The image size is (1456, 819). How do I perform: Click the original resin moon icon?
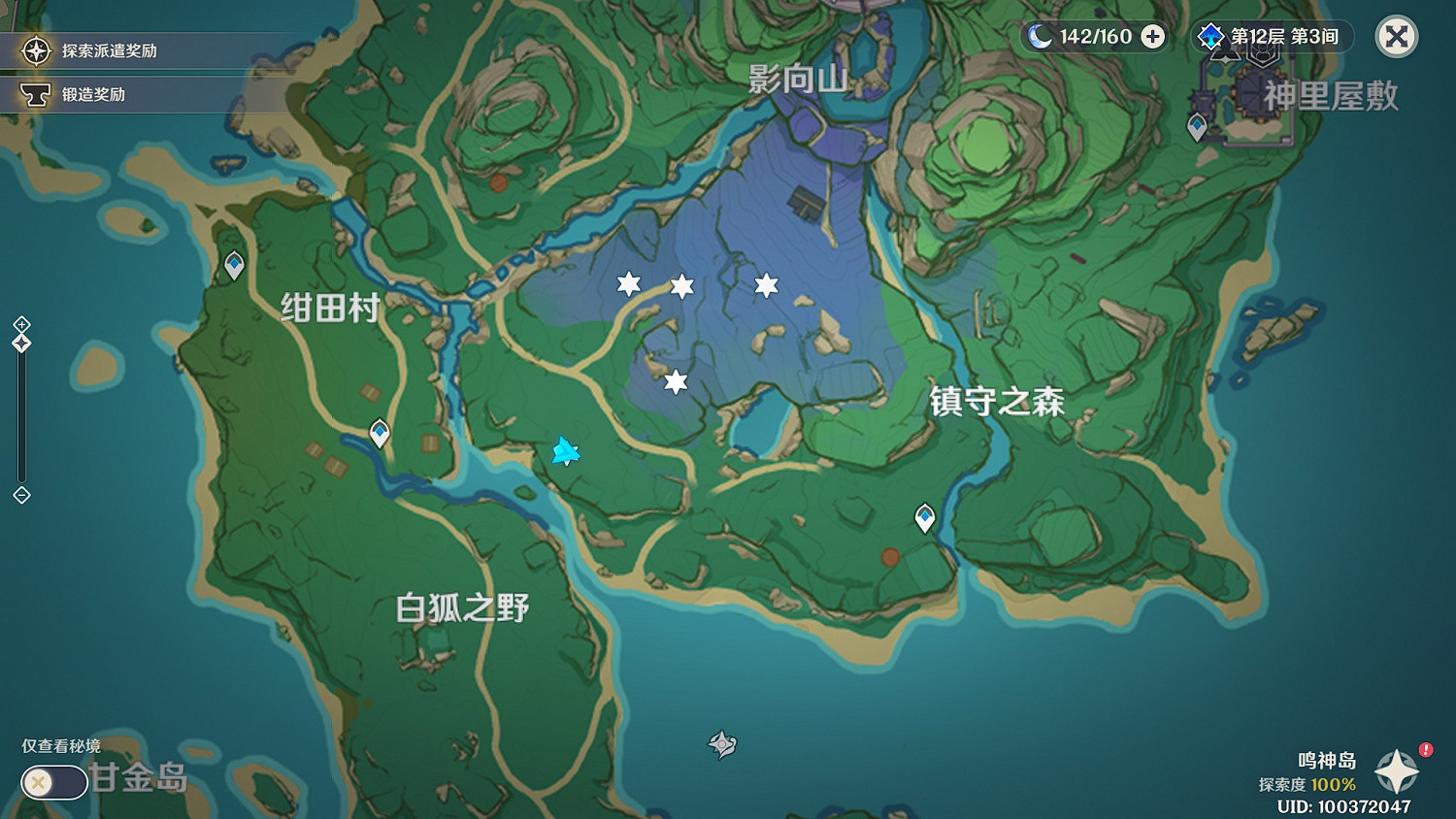click(1042, 36)
